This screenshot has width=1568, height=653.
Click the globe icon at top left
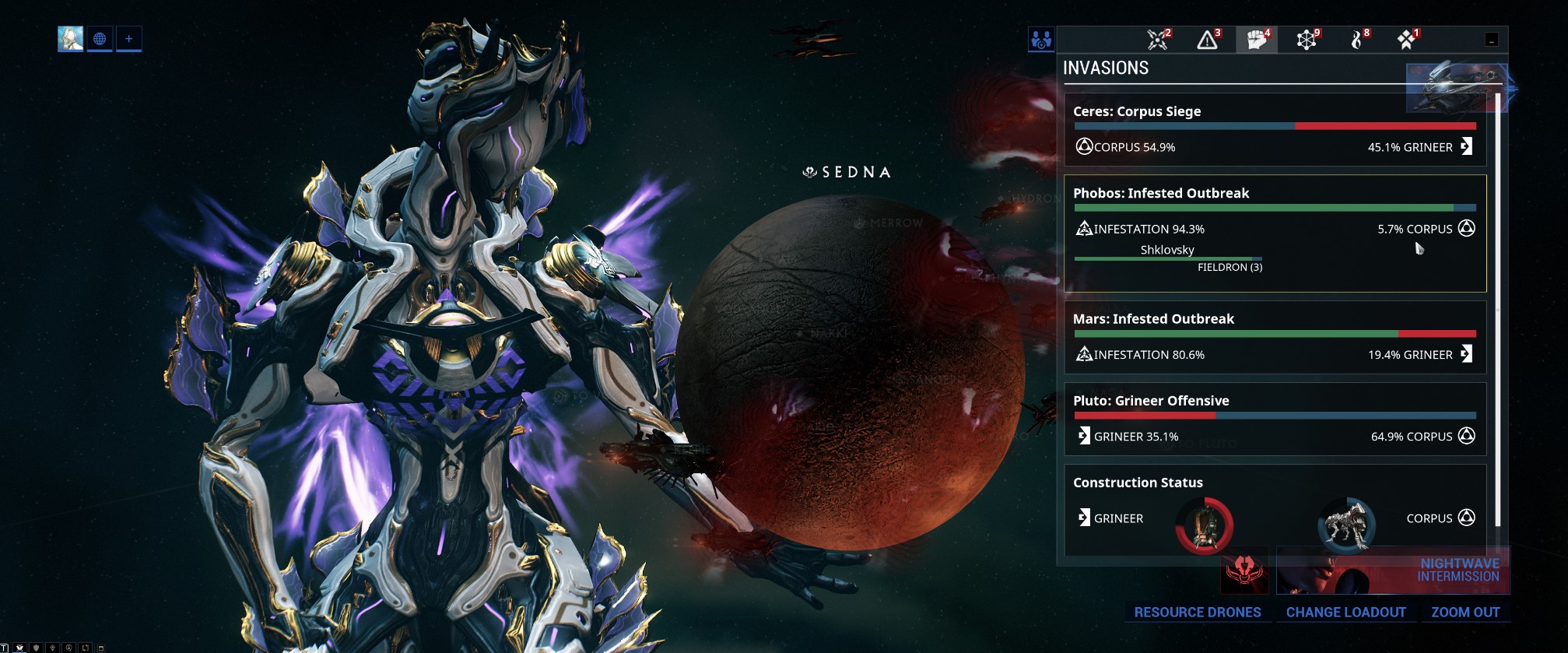pos(100,39)
